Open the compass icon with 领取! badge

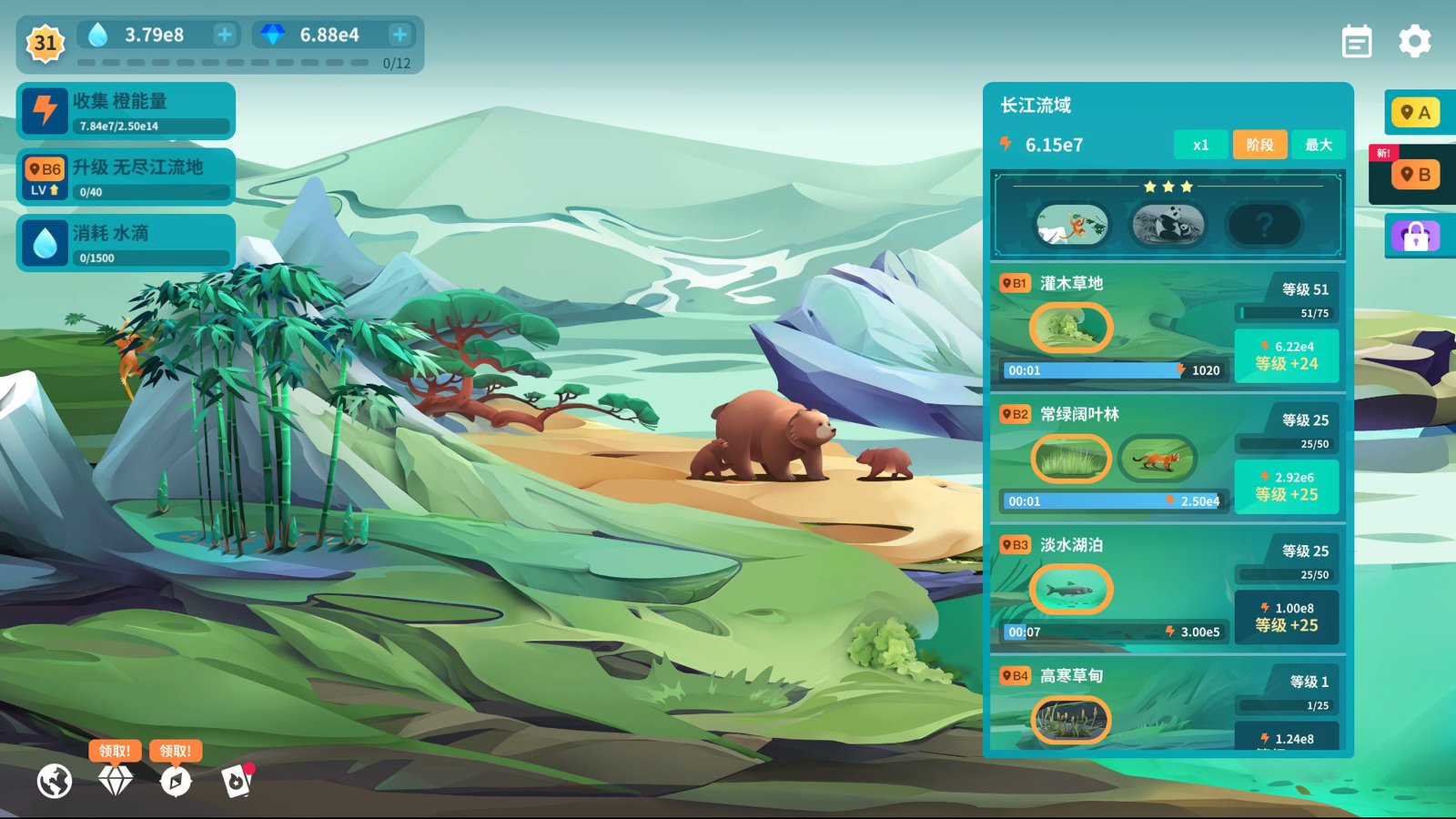pyautogui.click(x=176, y=780)
